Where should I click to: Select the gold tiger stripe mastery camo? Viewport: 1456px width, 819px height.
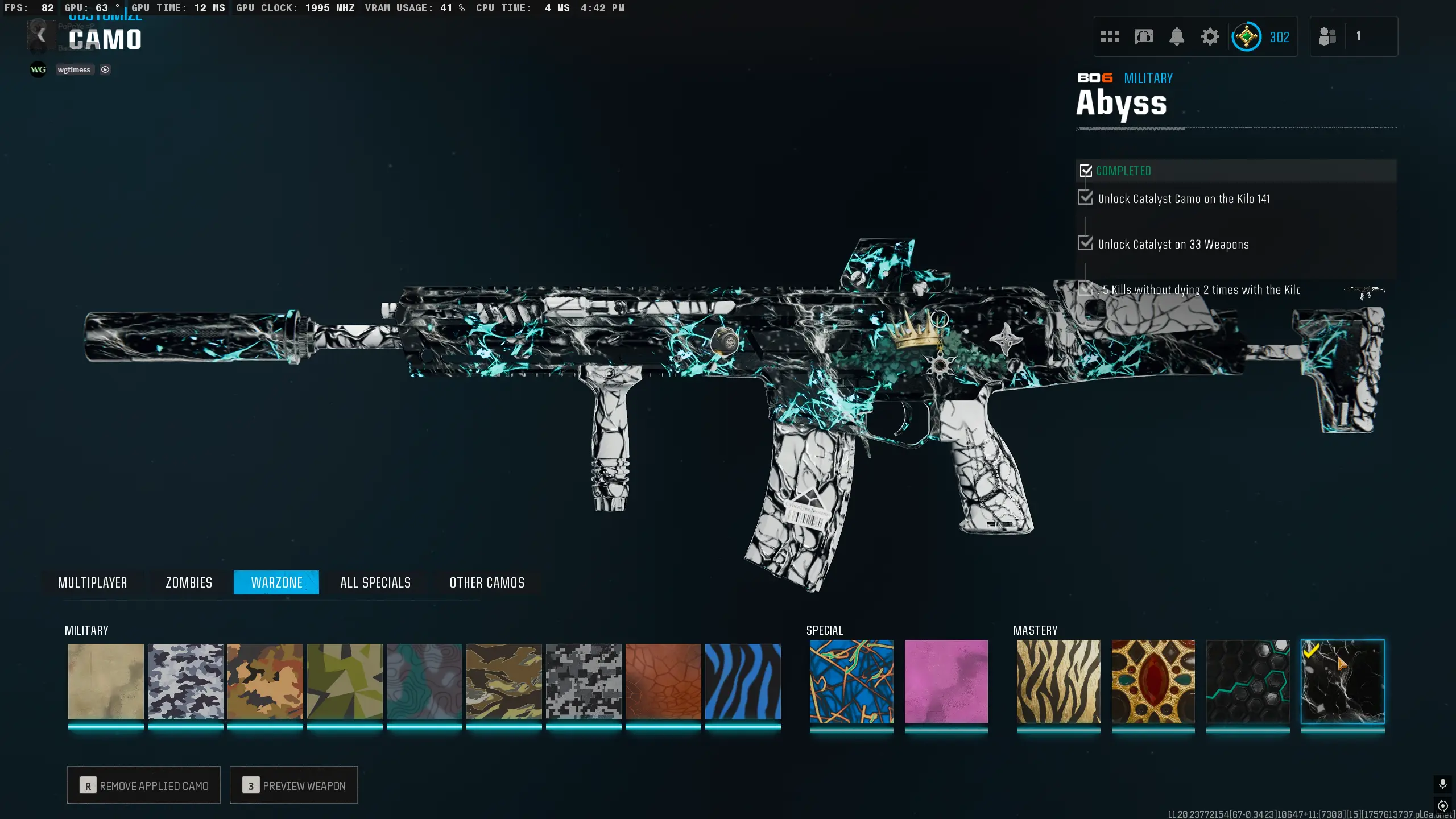click(x=1058, y=681)
